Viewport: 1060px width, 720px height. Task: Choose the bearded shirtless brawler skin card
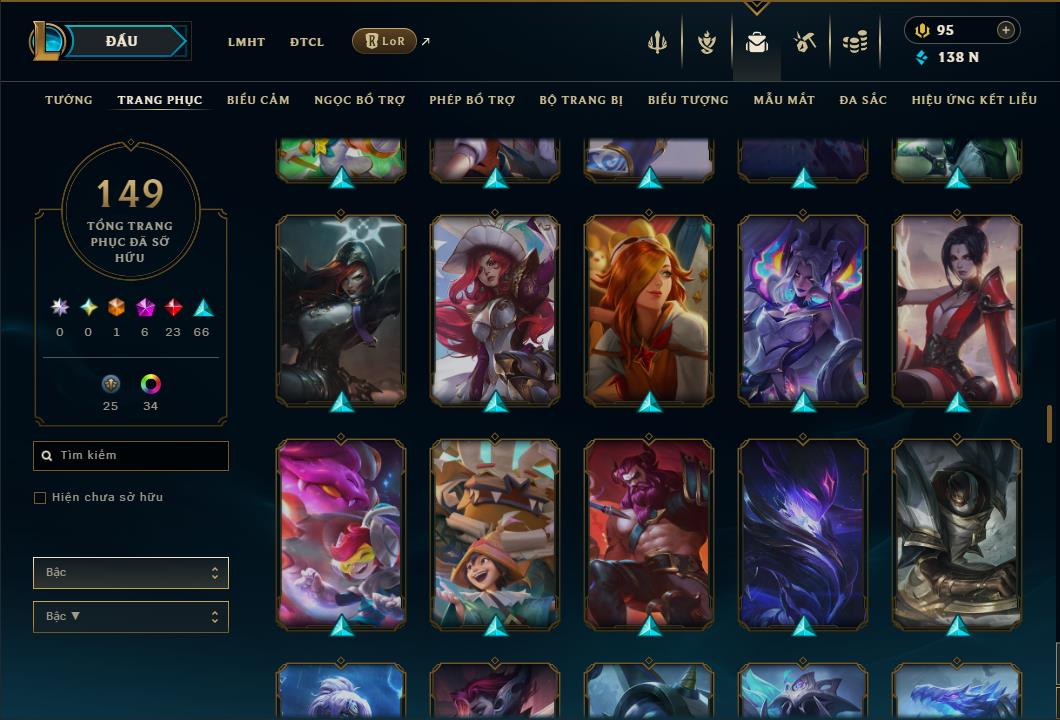[649, 532]
